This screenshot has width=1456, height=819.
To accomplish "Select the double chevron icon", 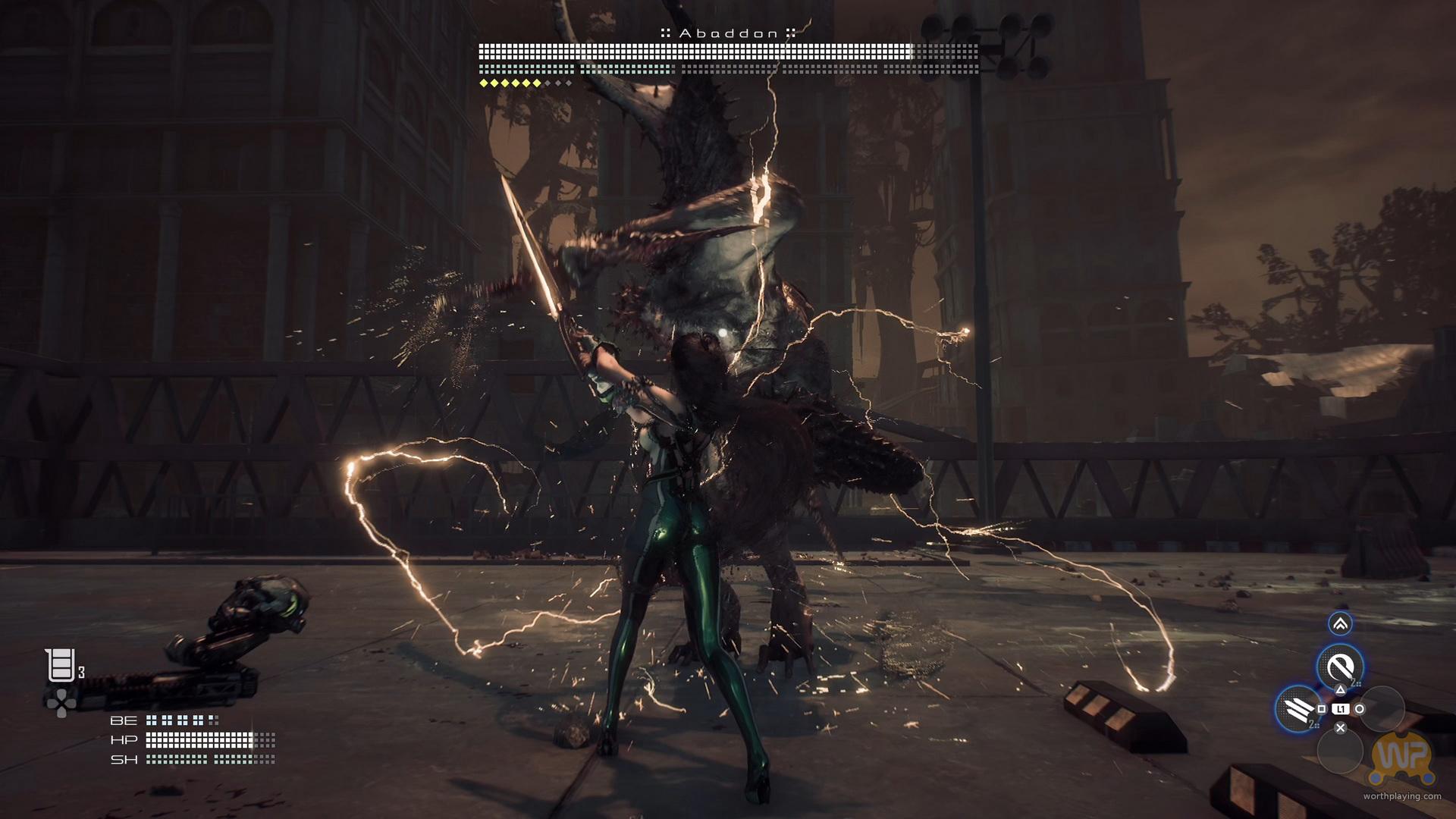I will (x=1340, y=624).
